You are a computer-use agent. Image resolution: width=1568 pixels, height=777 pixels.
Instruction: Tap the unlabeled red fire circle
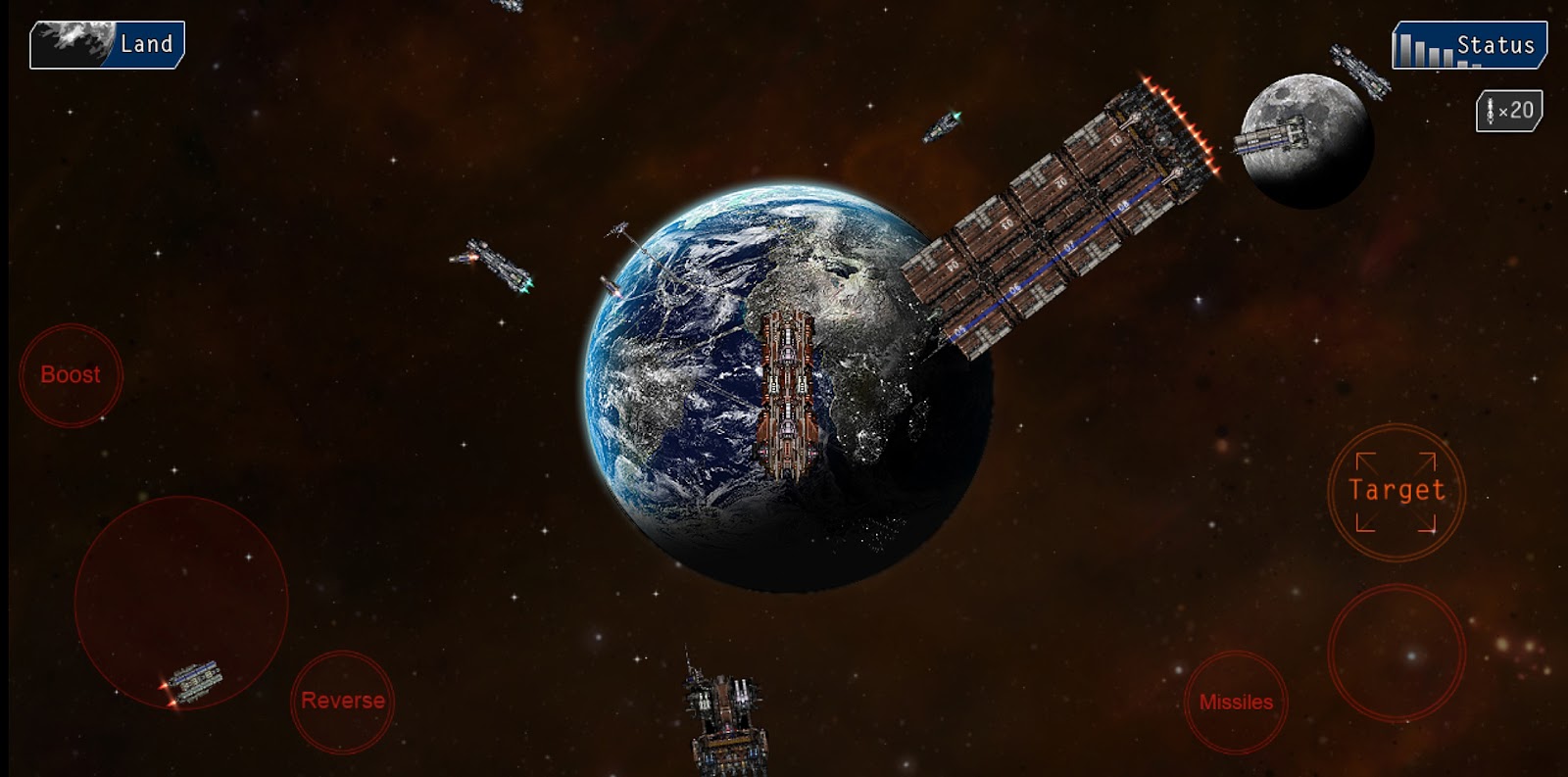[x=1396, y=653]
